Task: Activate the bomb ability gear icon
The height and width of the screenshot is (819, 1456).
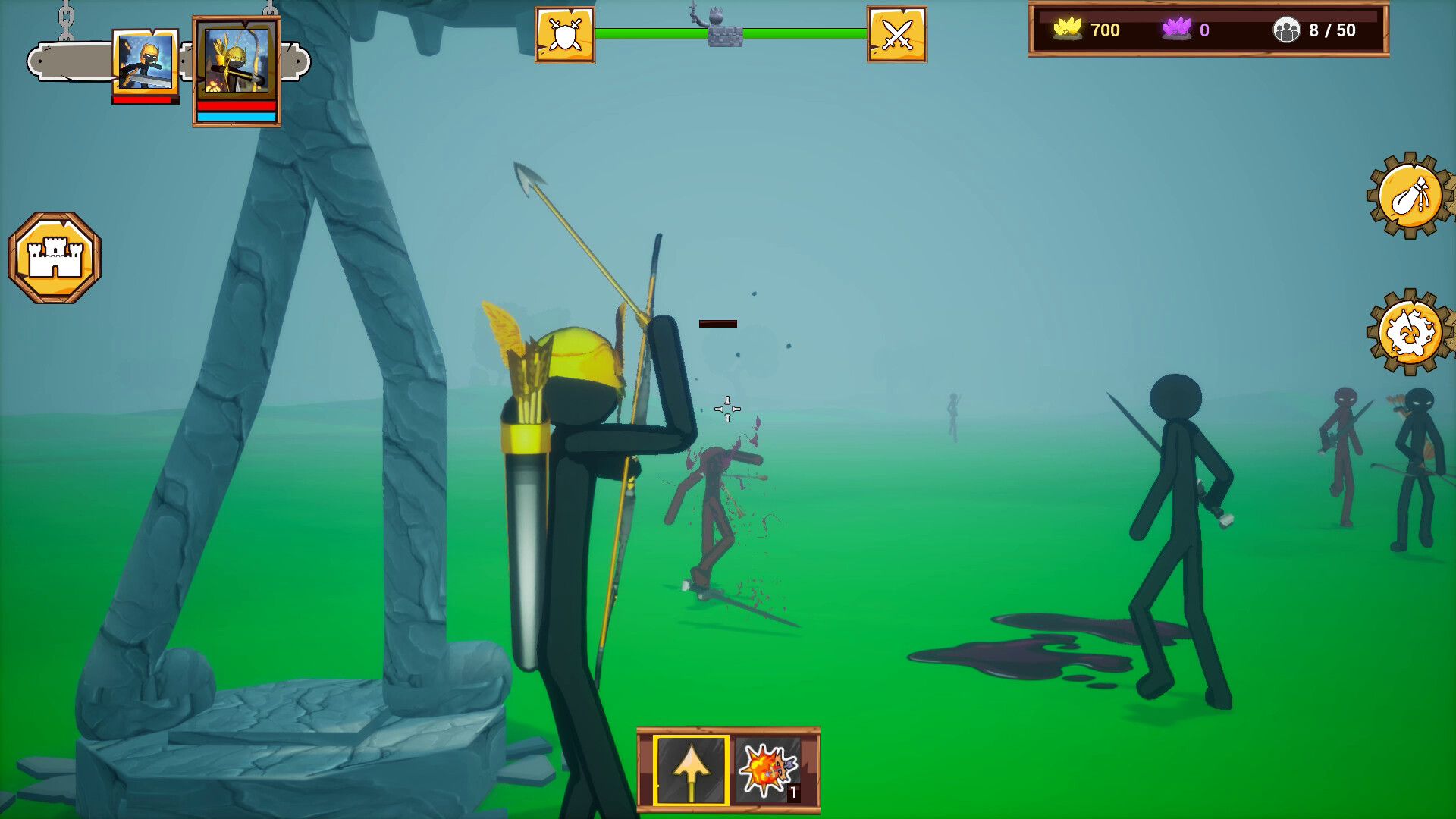Action: click(1407, 196)
